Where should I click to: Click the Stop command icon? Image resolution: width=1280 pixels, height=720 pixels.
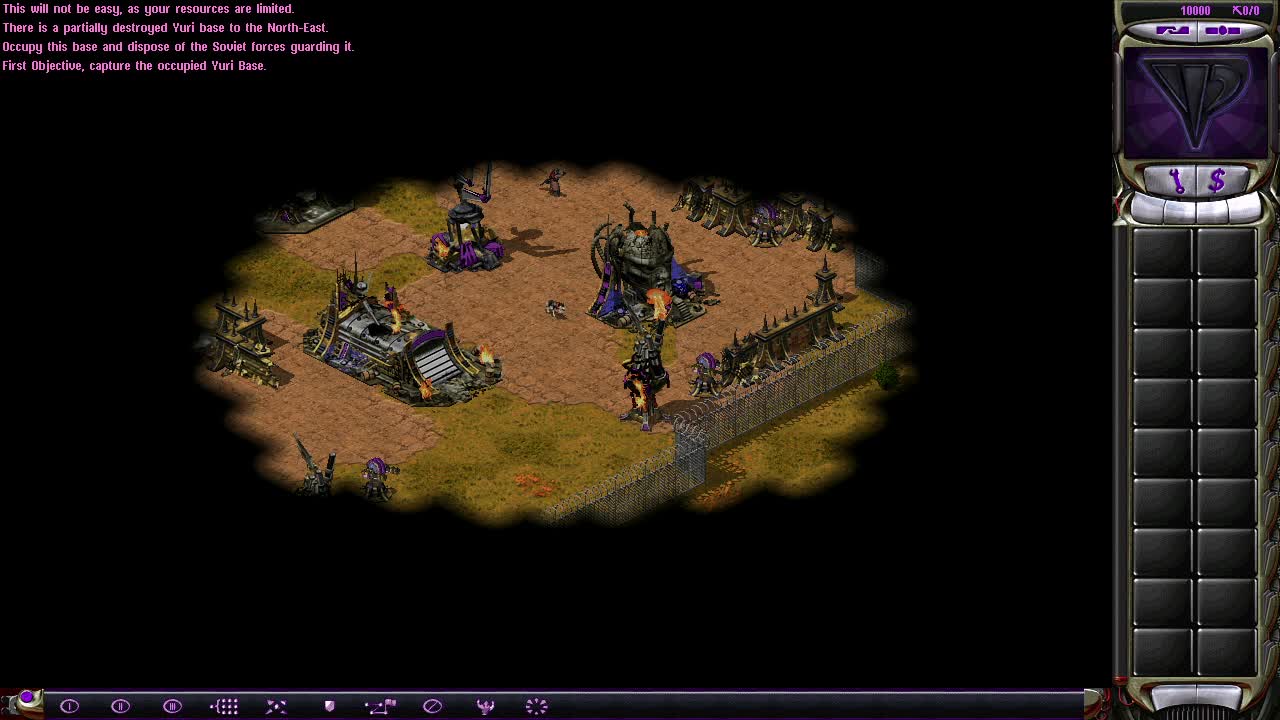[433, 705]
